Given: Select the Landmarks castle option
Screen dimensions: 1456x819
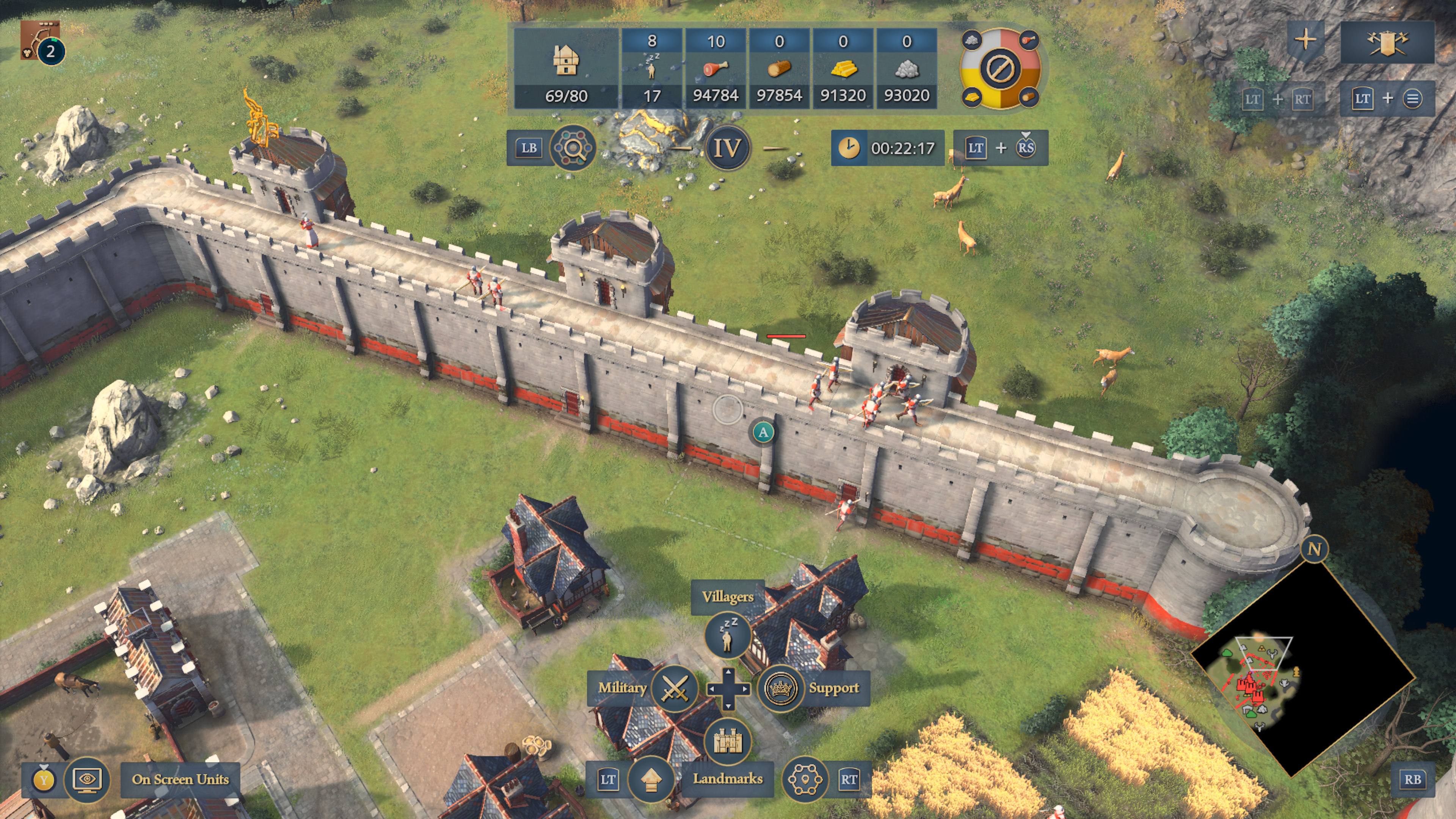Looking at the screenshot, I should [x=728, y=741].
